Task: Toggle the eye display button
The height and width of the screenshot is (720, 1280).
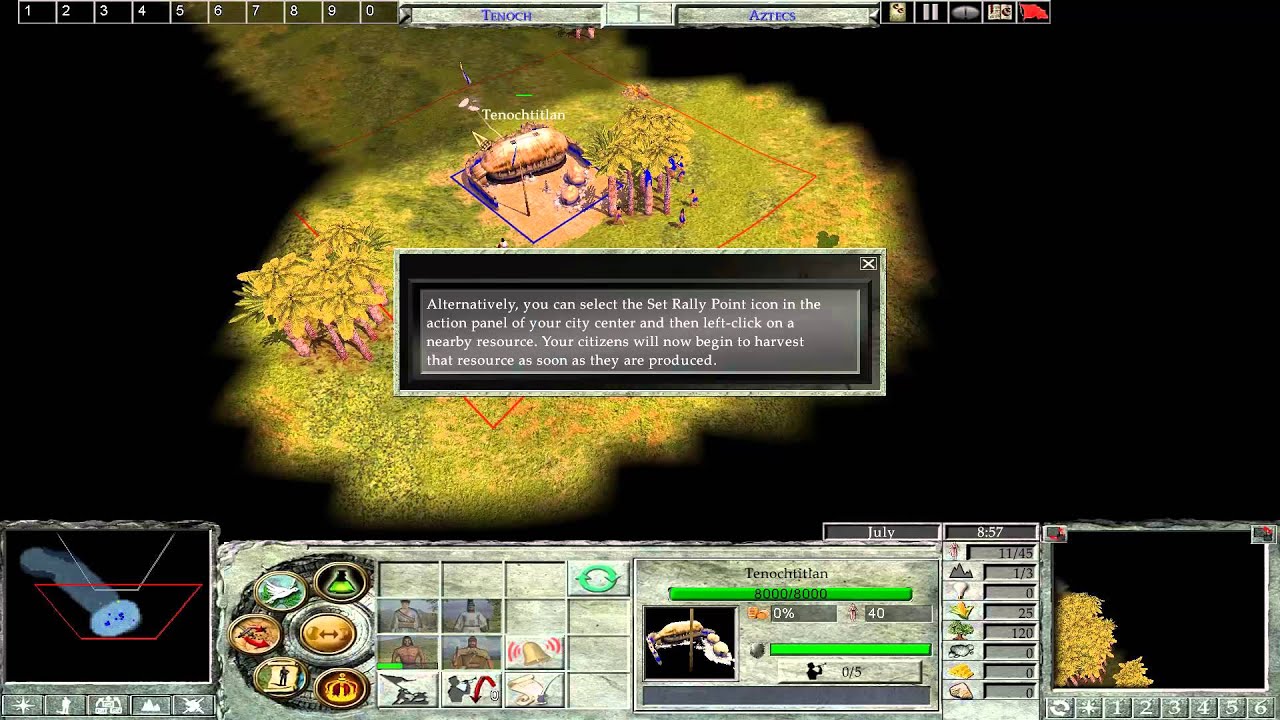Action: (x=965, y=12)
